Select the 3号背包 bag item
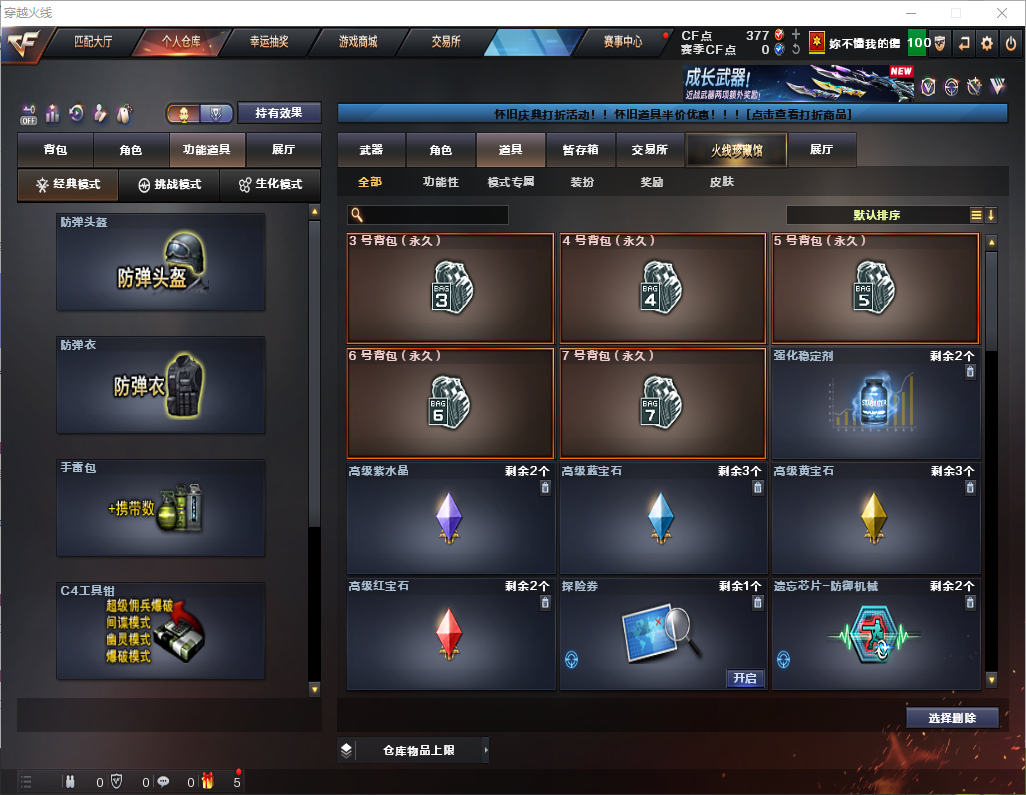The height and width of the screenshot is (795, 1026). click(450, 288)
